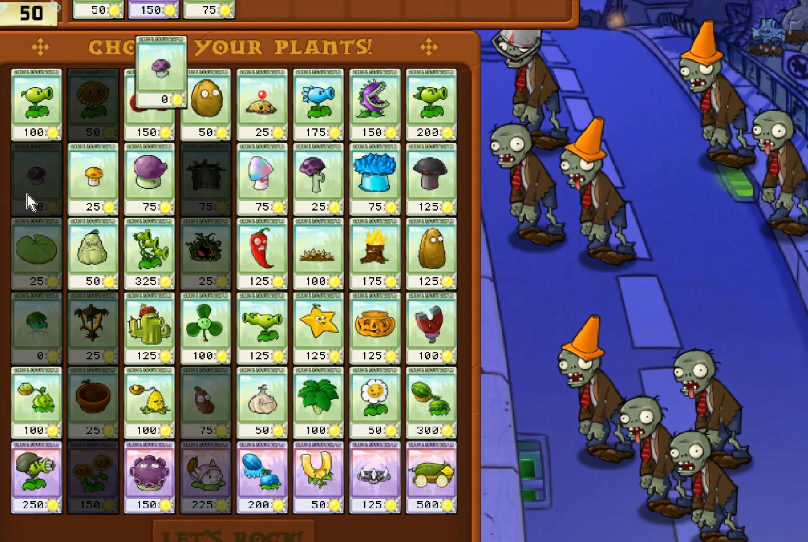The height and width of the screenshot is (542, 808).
Task: Pick the Cob Cannon upgrade card
Action: (x=431, y=477)
